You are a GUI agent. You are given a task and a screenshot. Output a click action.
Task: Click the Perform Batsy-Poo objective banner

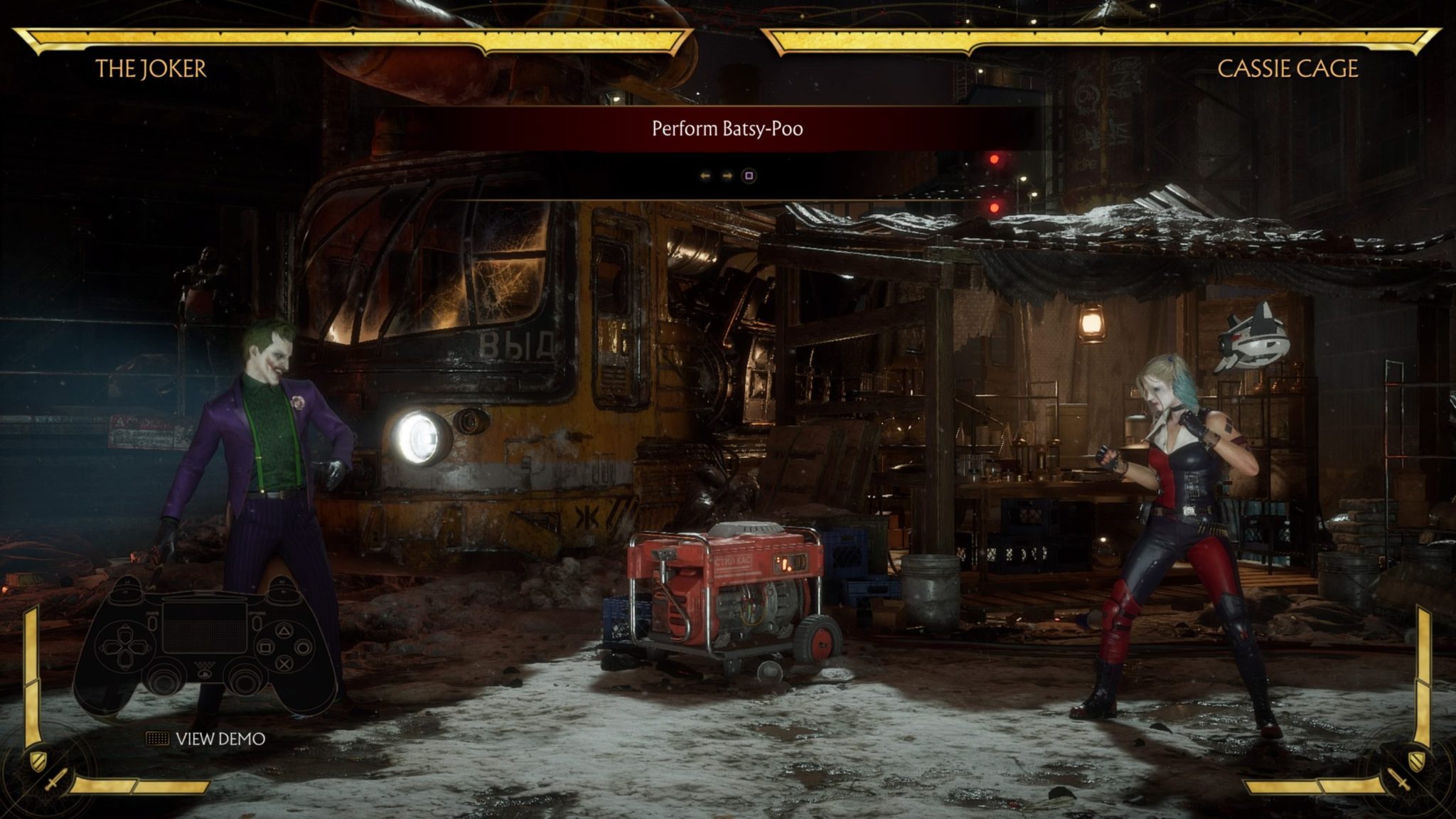[x=727, y=129]
